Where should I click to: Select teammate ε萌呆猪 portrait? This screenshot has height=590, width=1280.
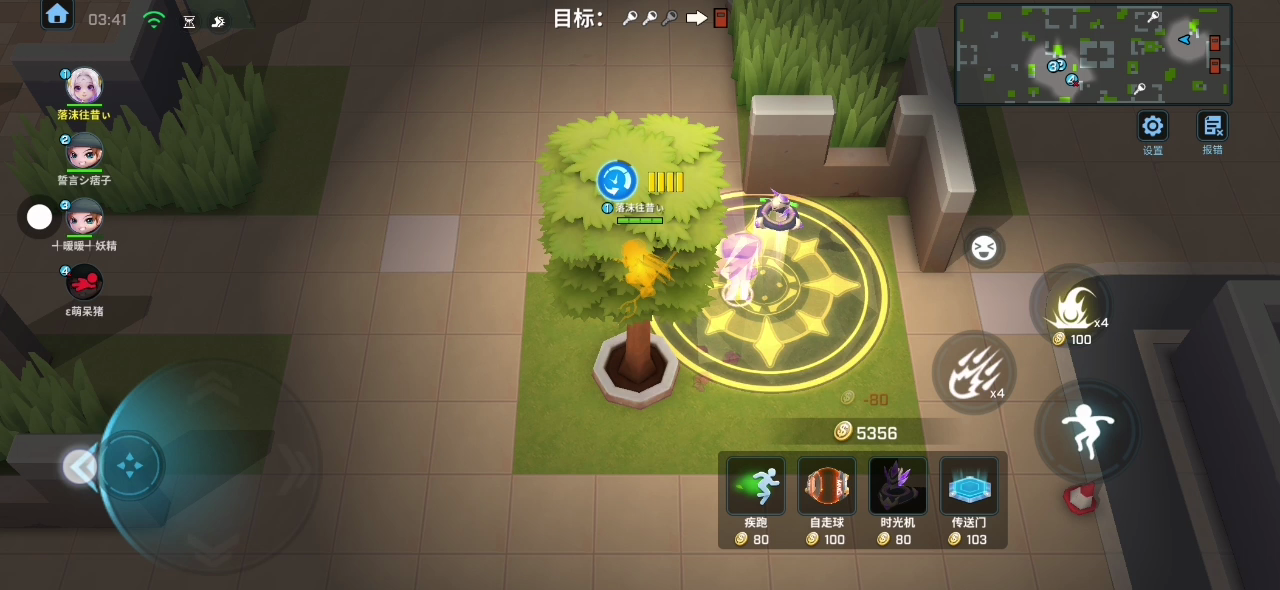(84, 282)
